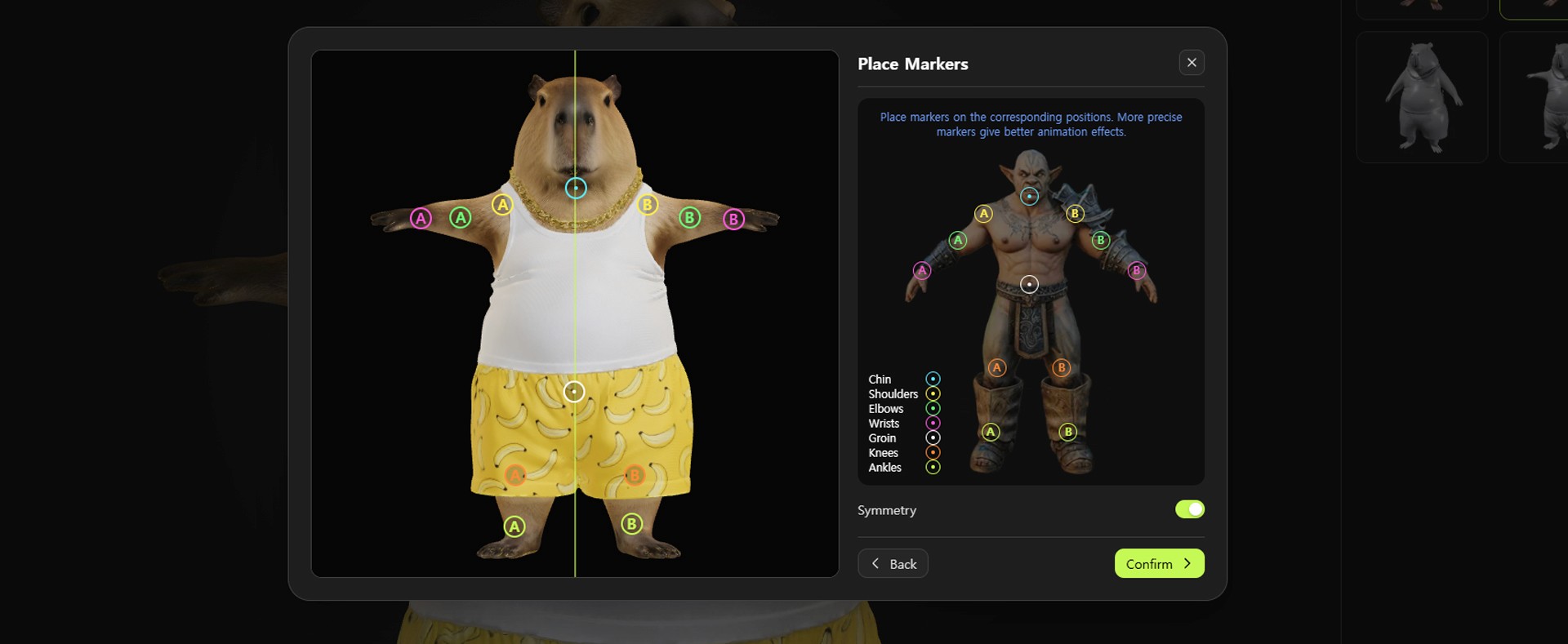Screen dimensions: 1568x644
Task: Select the green elbow marker A on the capybara
Action: (x=461, y=218)
